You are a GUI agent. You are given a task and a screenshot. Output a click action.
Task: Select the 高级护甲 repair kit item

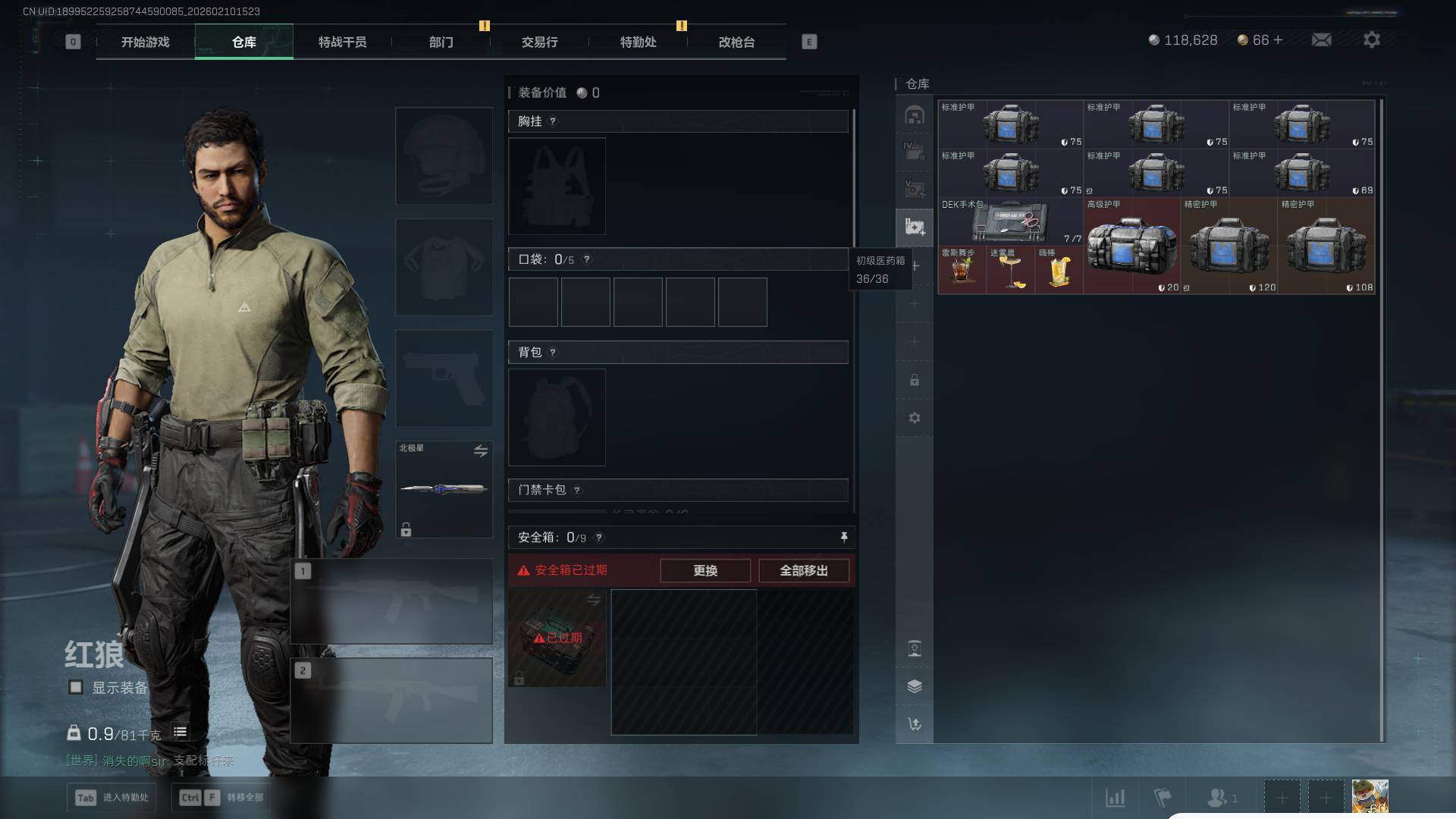(1131, 246)
